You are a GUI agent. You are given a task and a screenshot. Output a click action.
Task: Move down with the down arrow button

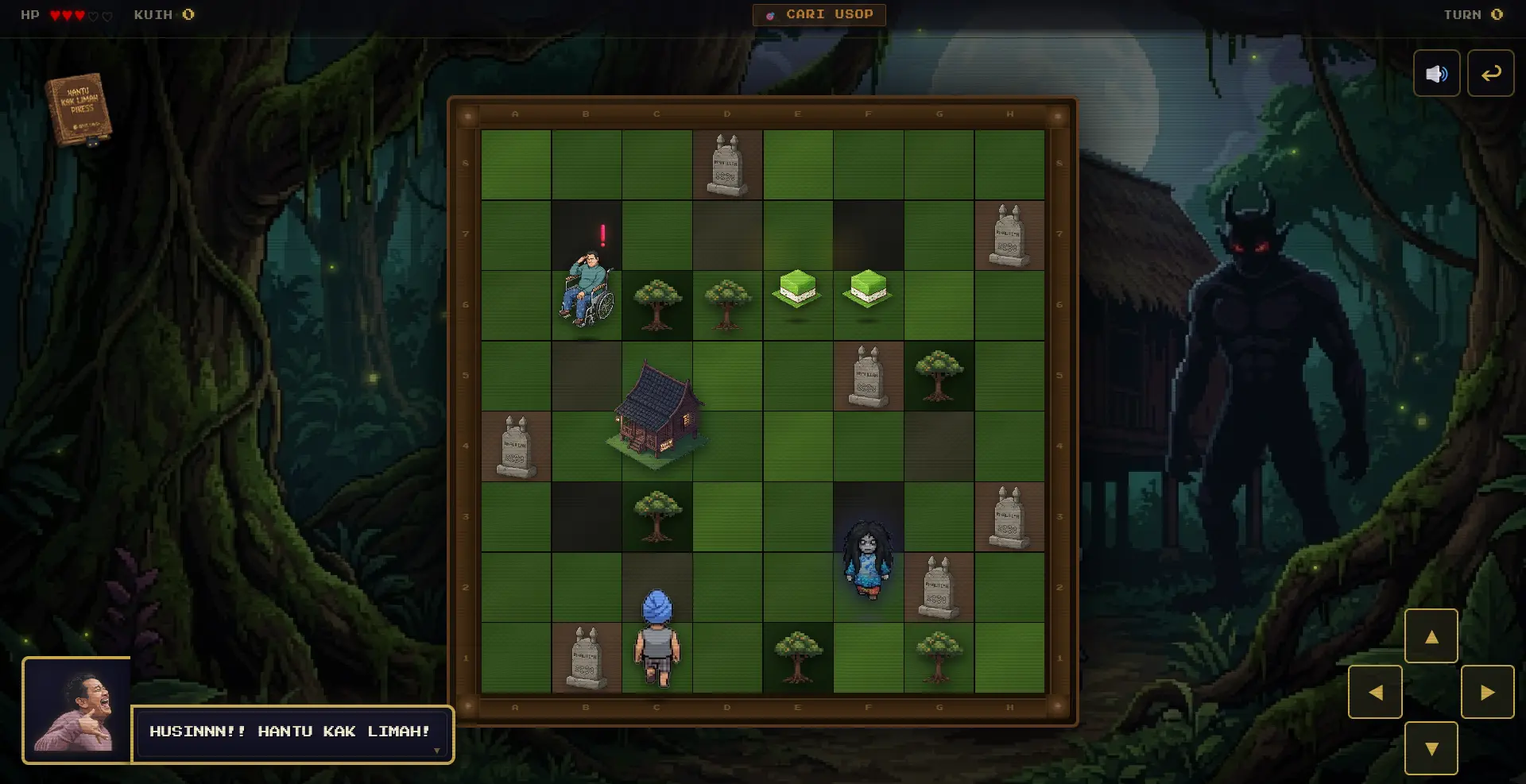1431,748
